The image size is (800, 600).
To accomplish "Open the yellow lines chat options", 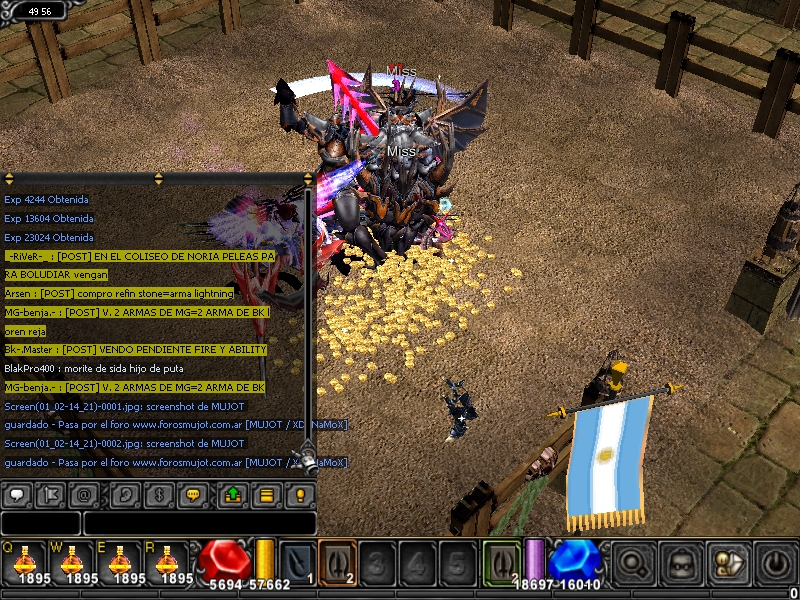I will point(267,494).
